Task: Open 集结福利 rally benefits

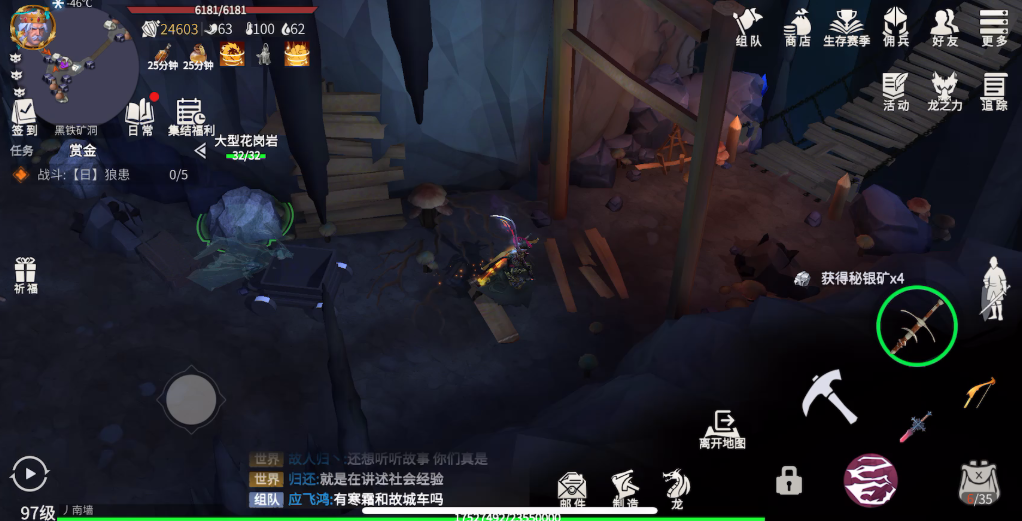Action: tap(190, 117)
